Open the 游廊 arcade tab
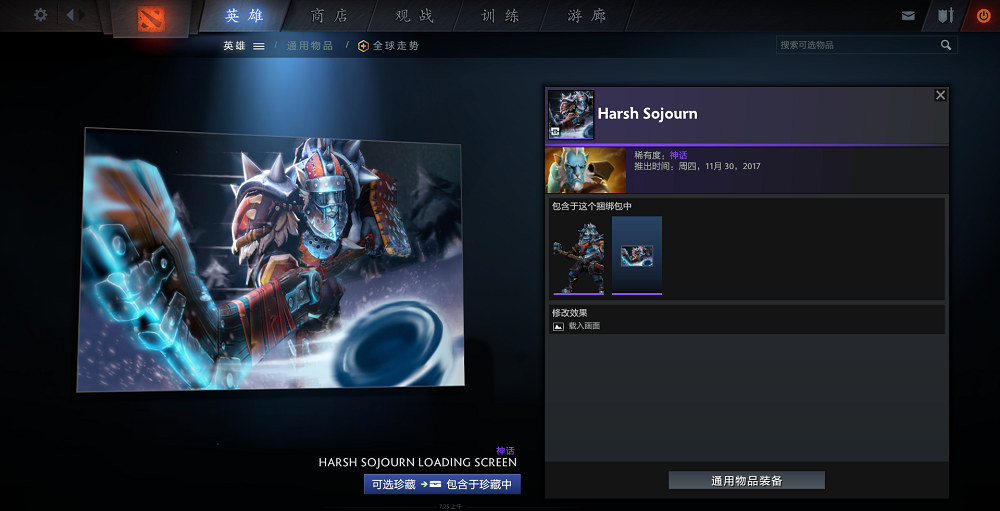 pyautogui.click(x=586, y=16)
